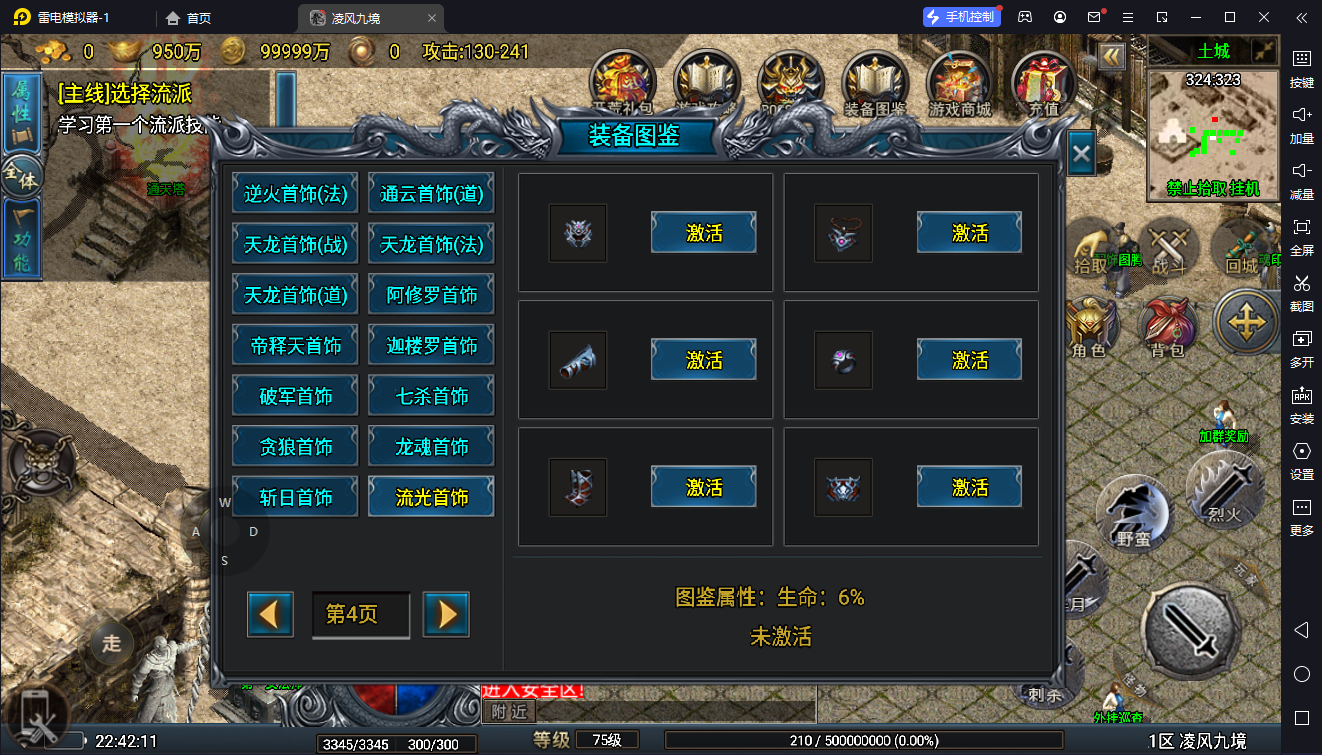Choose the 天龙首饰(战) category
Image resolution: width=1322 pixels, height=755 pixels.
[x=296, y=245]
